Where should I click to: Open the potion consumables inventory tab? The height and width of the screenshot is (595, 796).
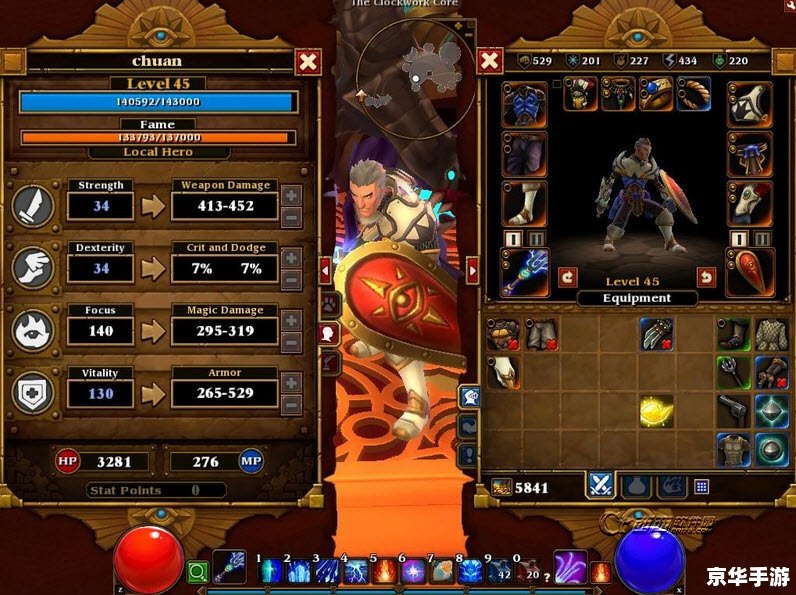[x=634, y=486]
